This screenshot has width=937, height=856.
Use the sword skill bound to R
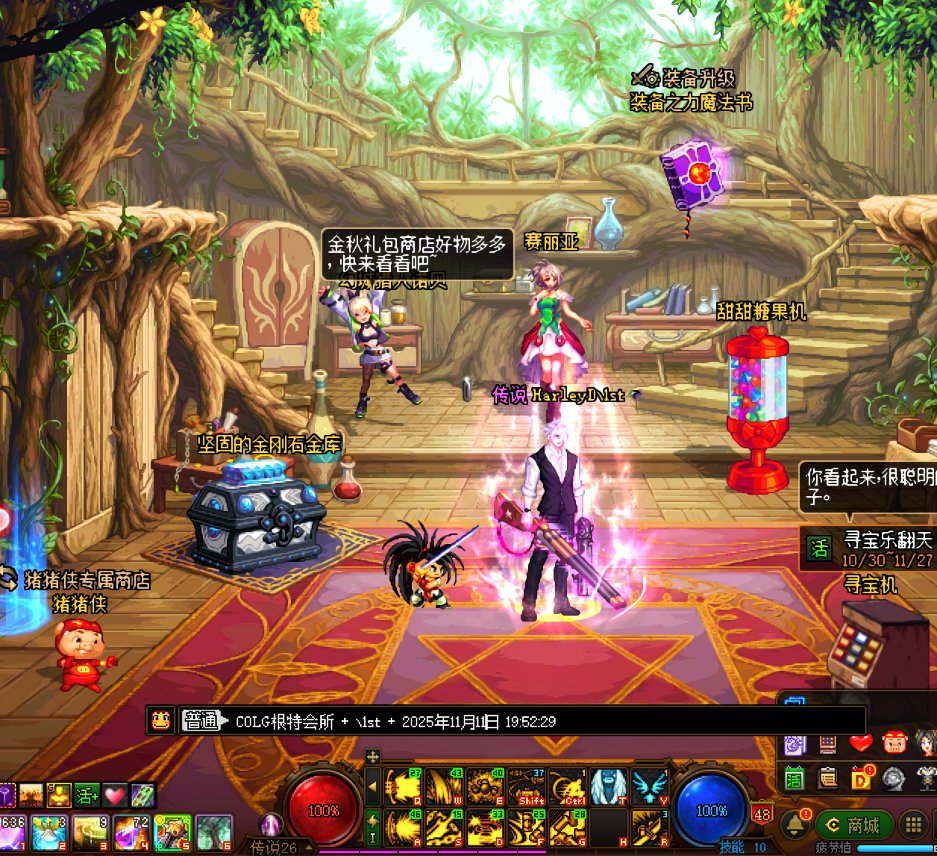click(x=649, y=828)
